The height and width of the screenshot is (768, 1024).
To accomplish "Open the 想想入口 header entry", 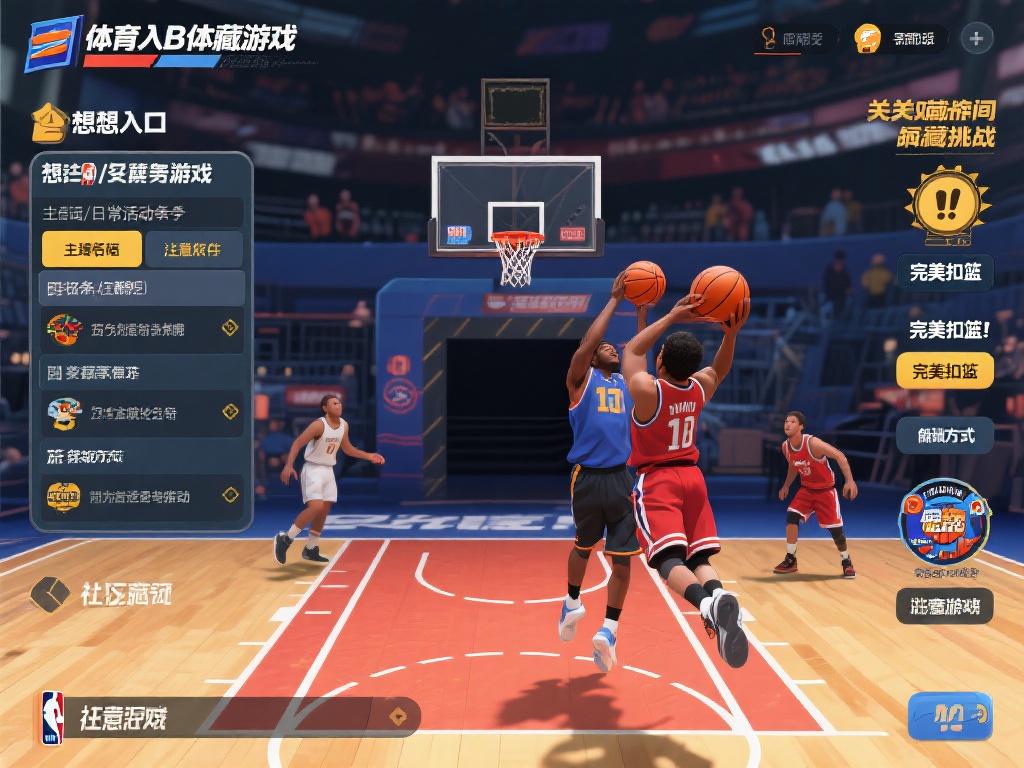I will click(x=100, y=123).
